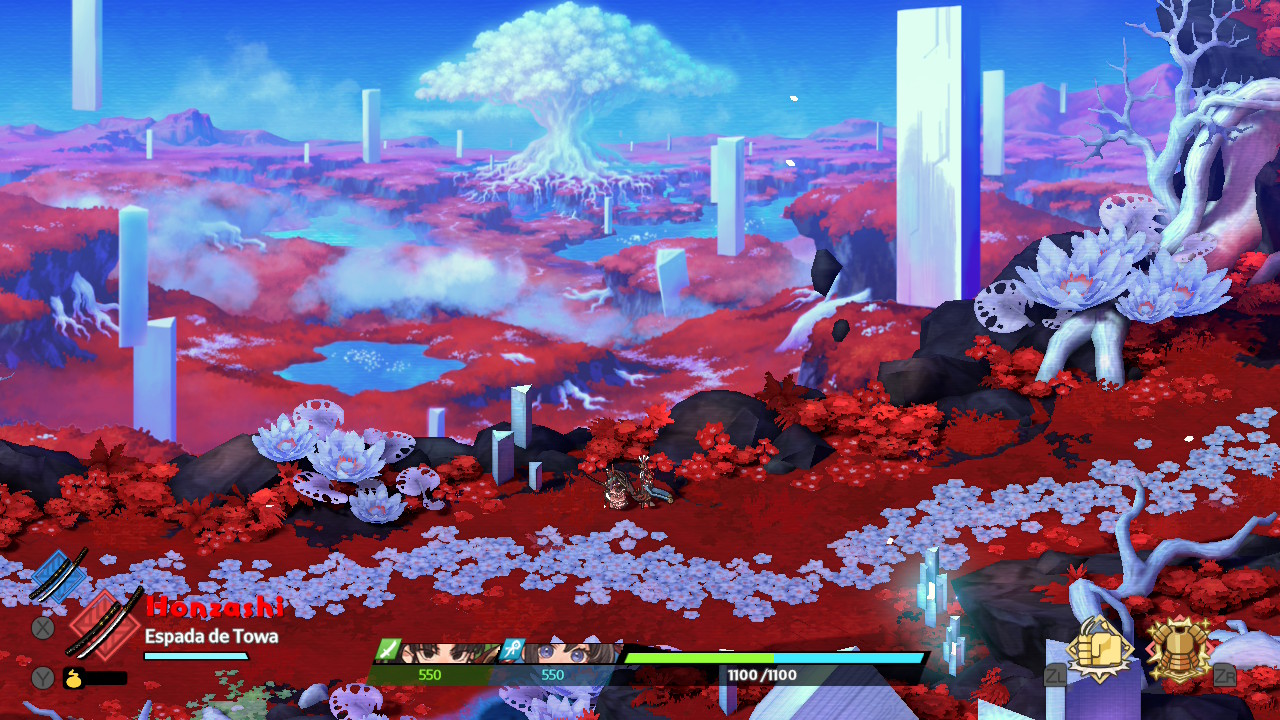The width and height of the screenshot is (1280, 720).
Task: Activate the golden armor skill icon
Action: pos(1180,648)
